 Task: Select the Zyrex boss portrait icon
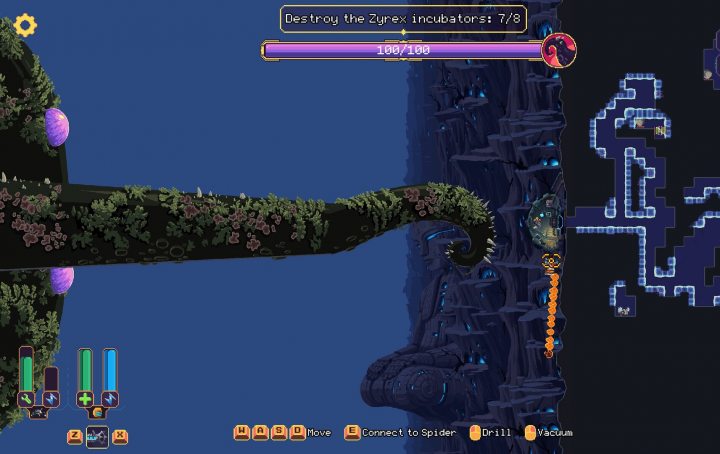pyautogui.click(x=559, y=50)
